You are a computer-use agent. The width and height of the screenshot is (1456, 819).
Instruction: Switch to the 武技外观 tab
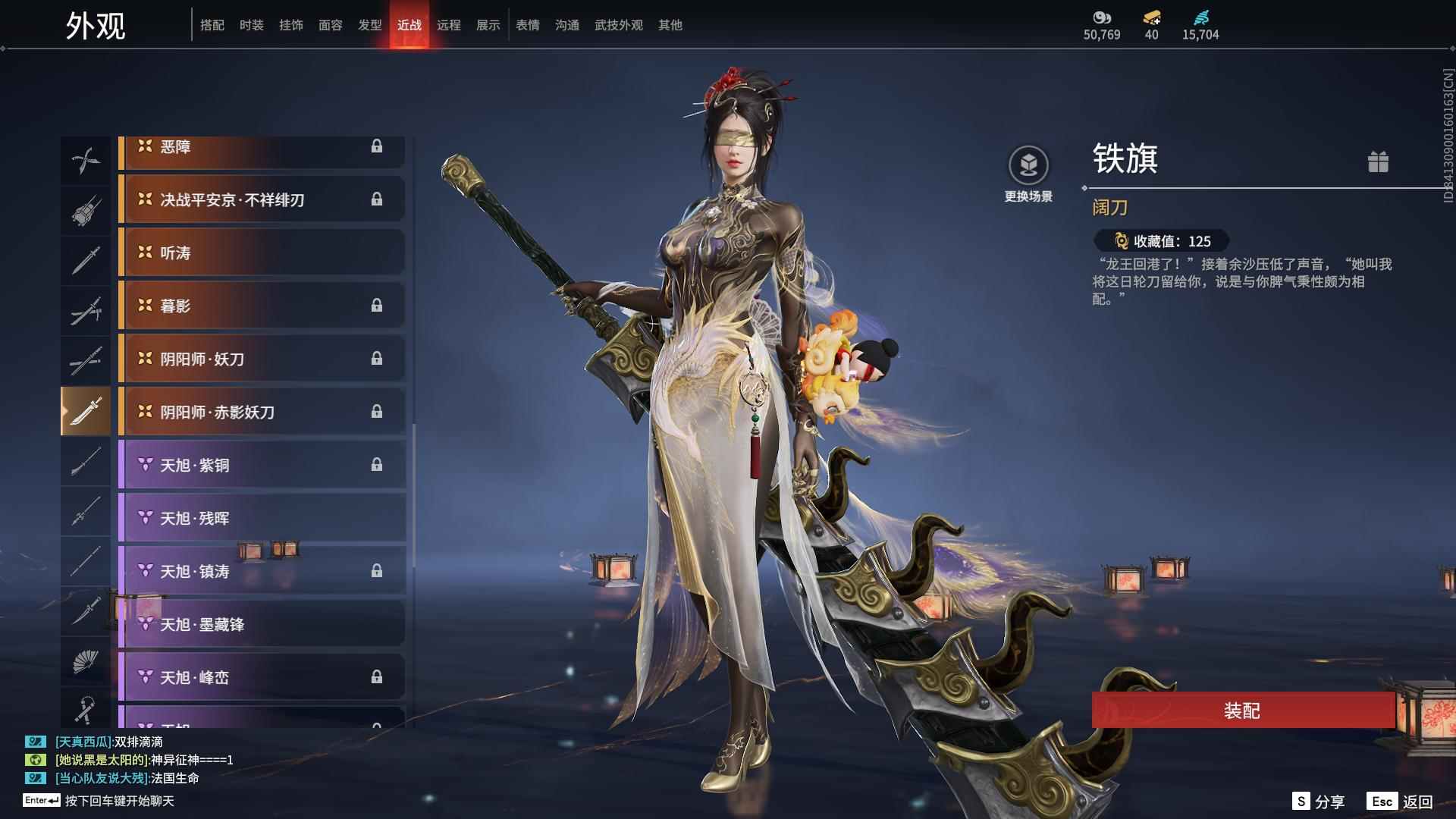(x=618, y=25)
